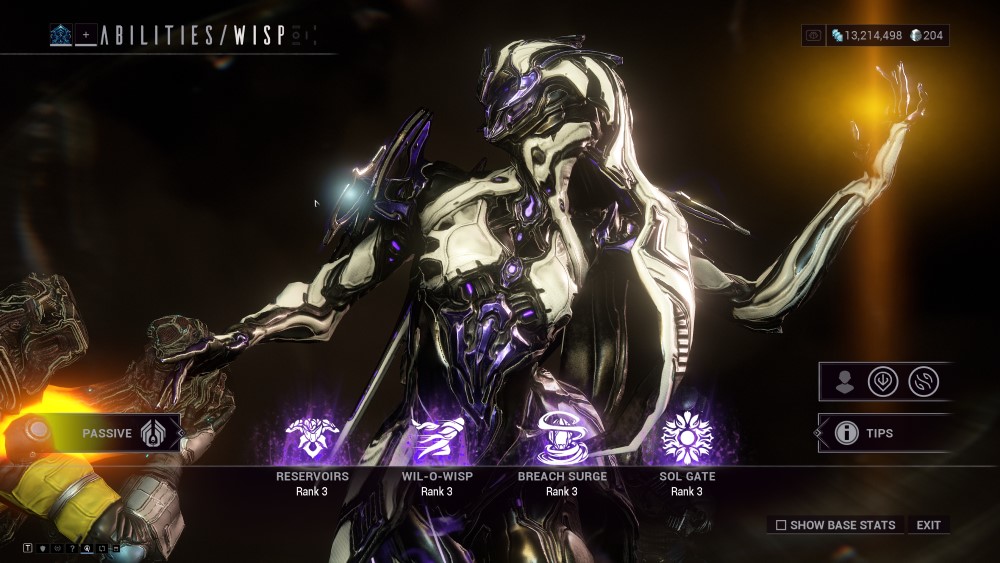Select the player silhouette icon
The height and width of the screenshot is (563, 1000).
point(845,382)
